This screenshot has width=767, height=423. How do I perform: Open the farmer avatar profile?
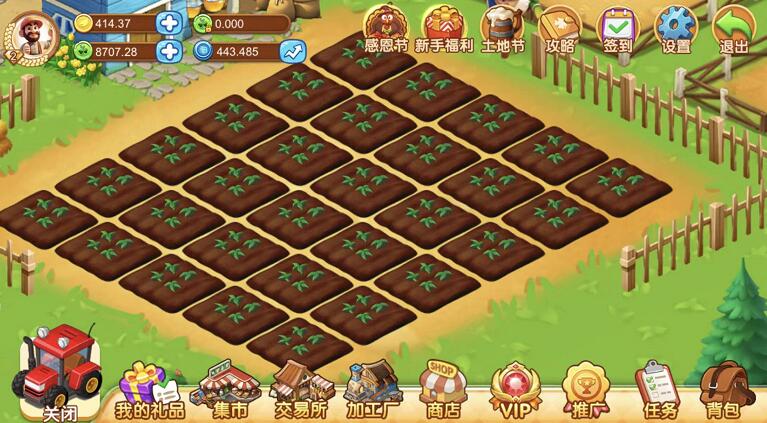tap(32, 36)
